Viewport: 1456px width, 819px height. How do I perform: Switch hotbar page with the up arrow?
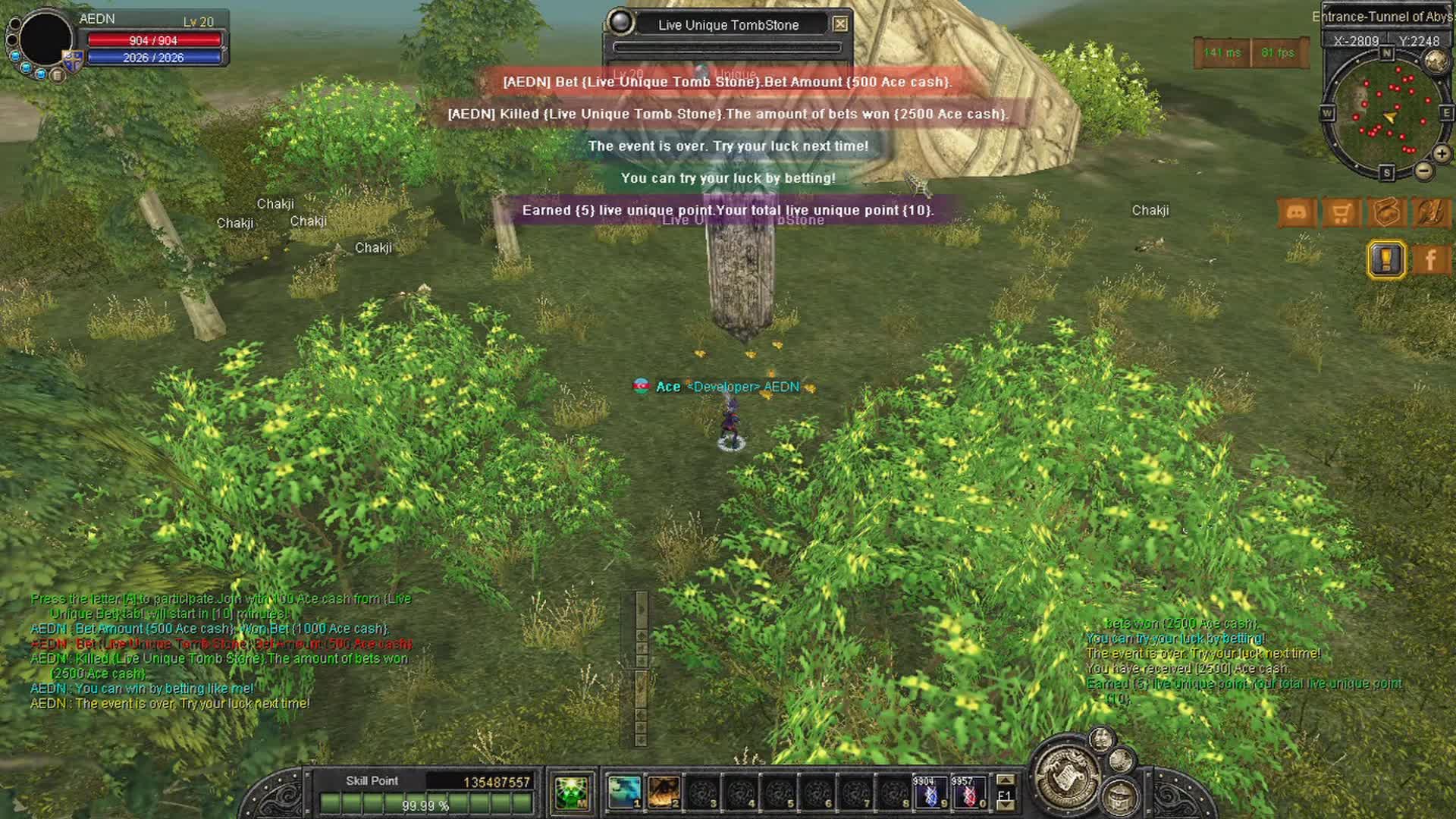coord(1005,780)
